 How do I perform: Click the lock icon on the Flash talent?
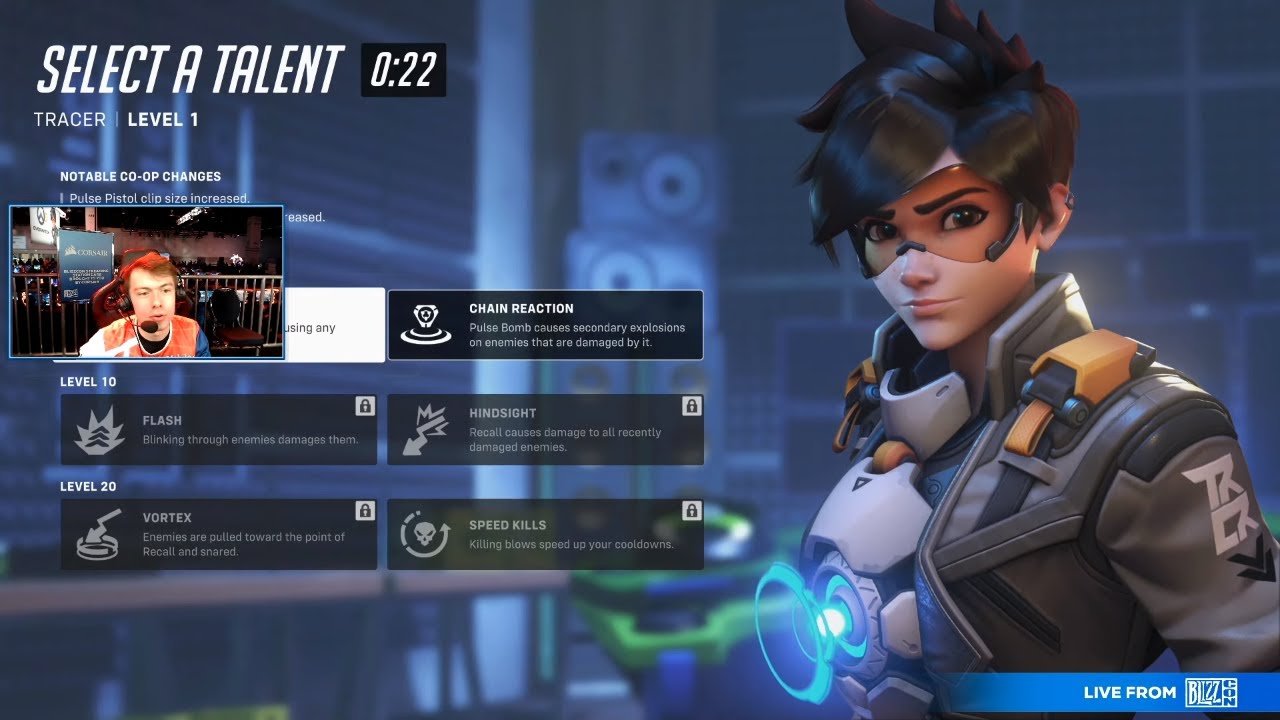pyautogui.click(x=364, y=406)
